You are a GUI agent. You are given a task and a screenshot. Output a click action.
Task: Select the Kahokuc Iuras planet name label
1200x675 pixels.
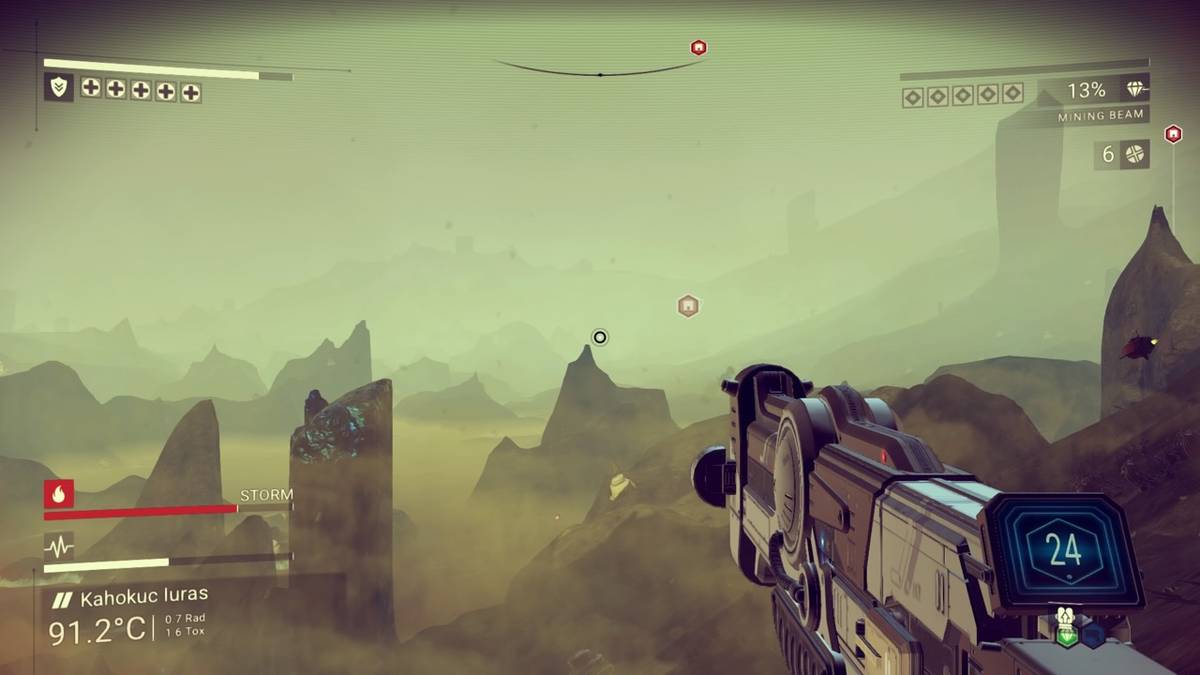click(x=143, y=599)
